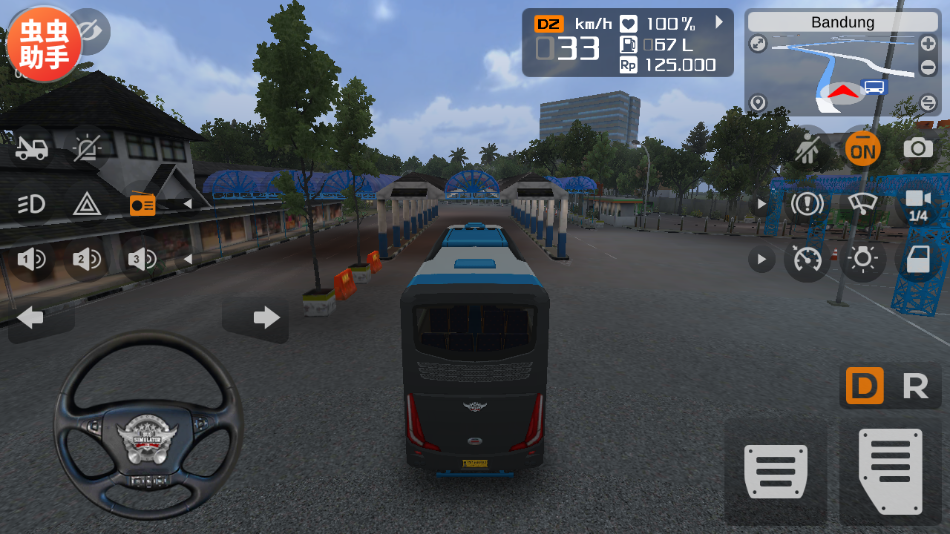This screenshot has width=950, height=534.
Task: Signal left with the left arrow
Action: (x=31, y=318)
